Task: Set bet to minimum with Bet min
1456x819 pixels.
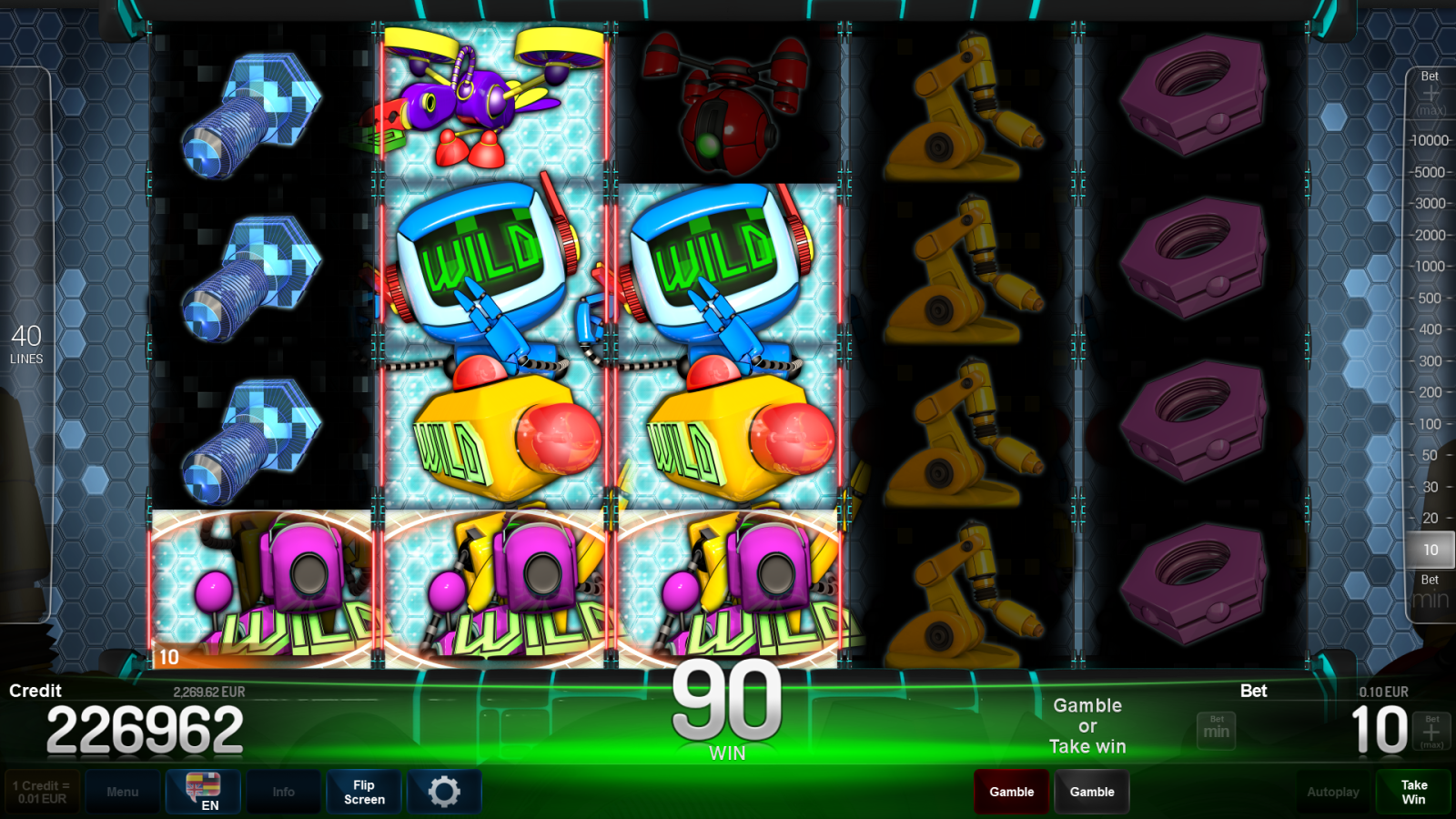Action: pyautogui.click(x=1429, y=590)
